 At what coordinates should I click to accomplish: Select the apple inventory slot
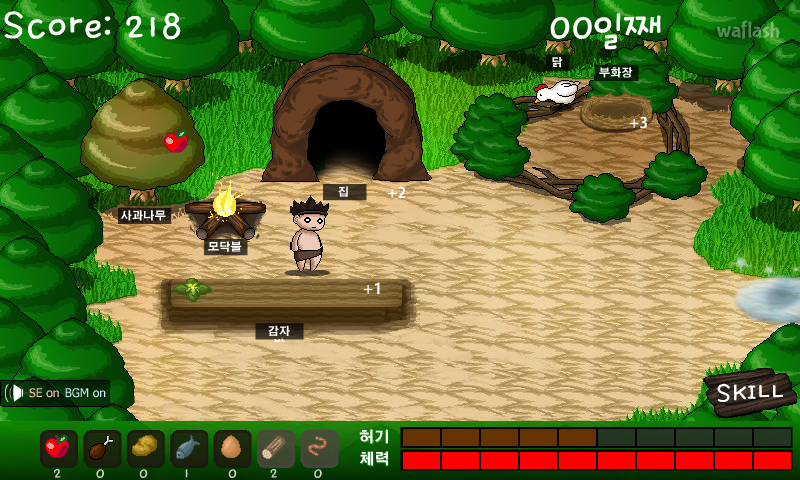click(59, 449)
